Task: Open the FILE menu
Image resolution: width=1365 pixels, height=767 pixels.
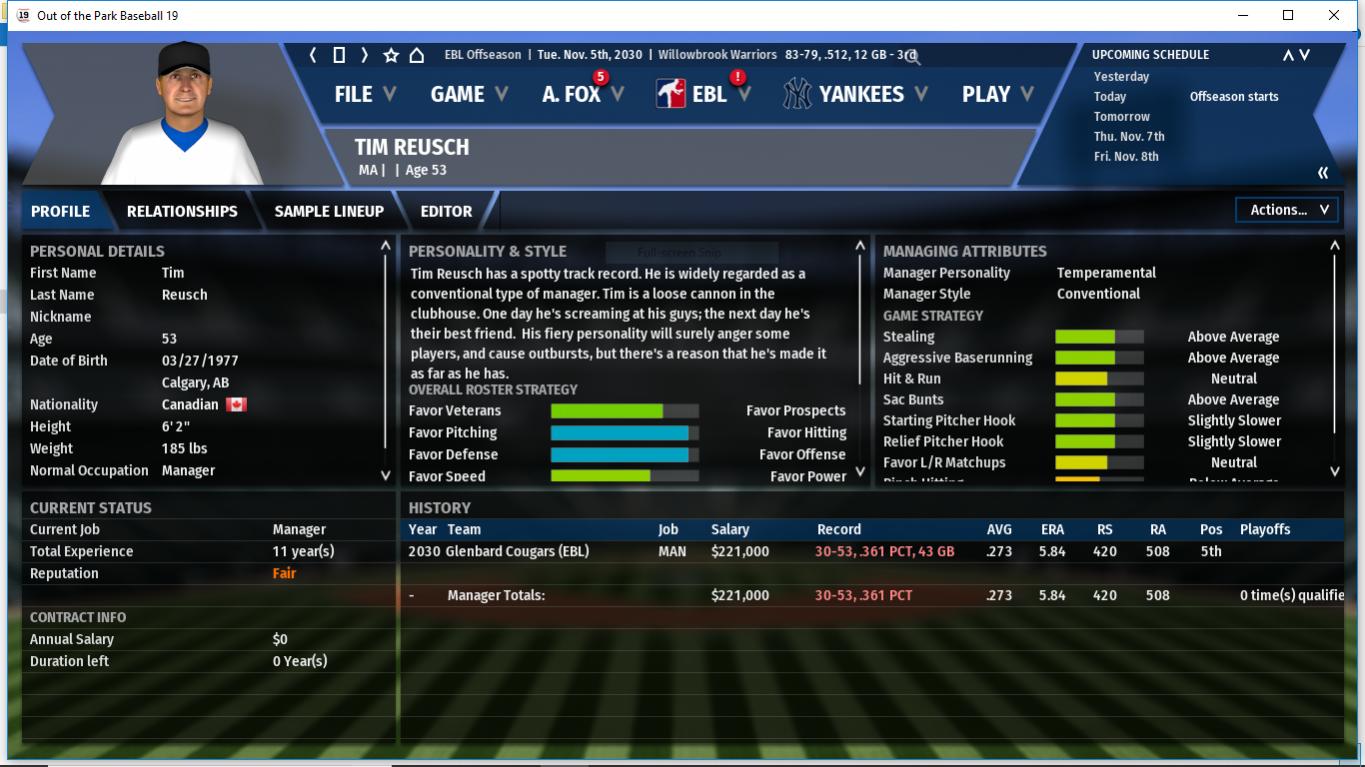Action: click(x=364, y=94)
